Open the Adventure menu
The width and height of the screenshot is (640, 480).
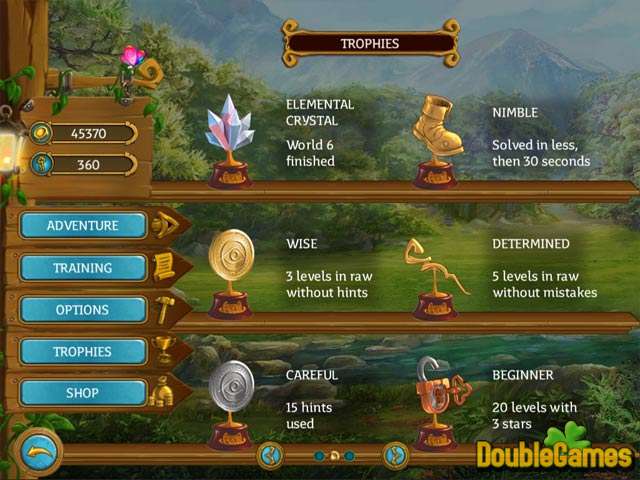pyautogui.click(x=83, y=226)
